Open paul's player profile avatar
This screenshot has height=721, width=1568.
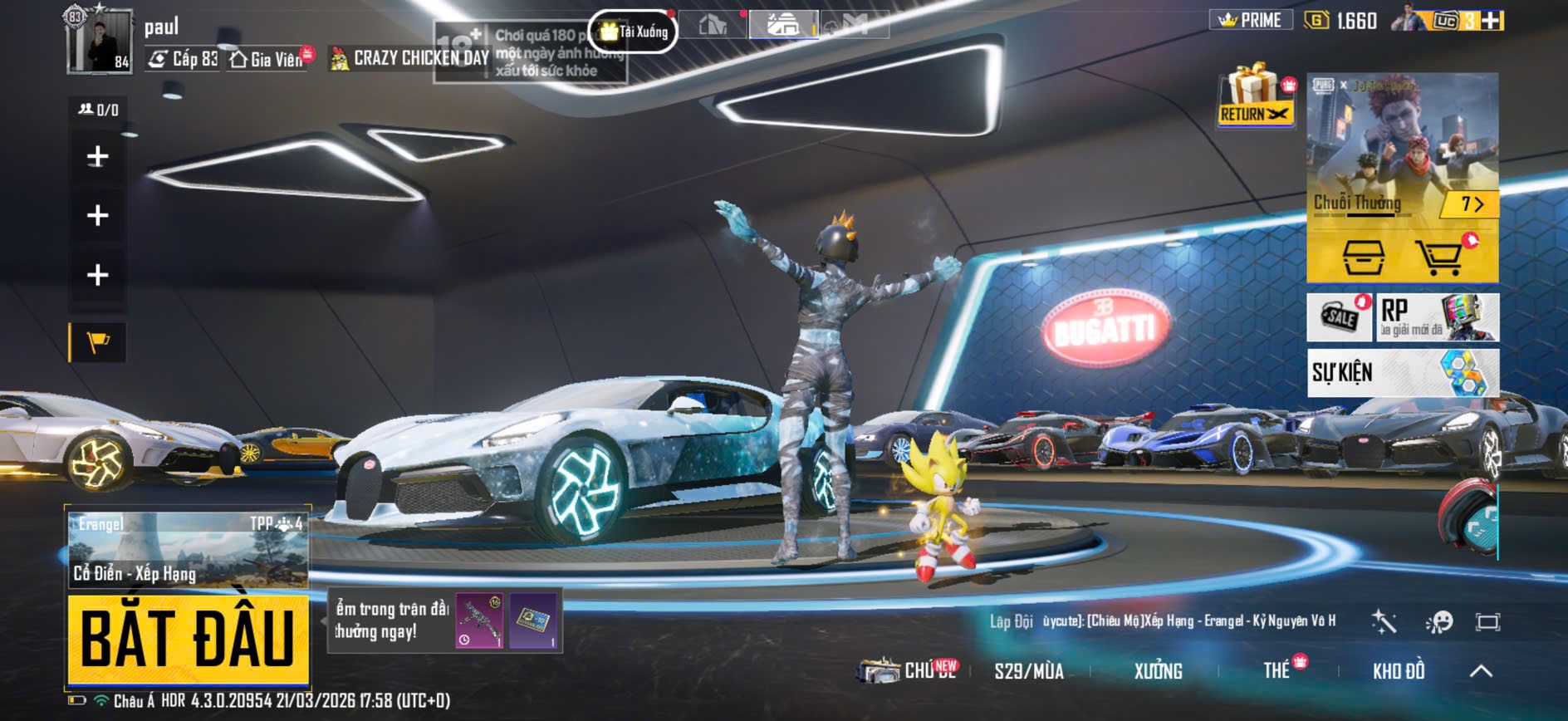100,42
